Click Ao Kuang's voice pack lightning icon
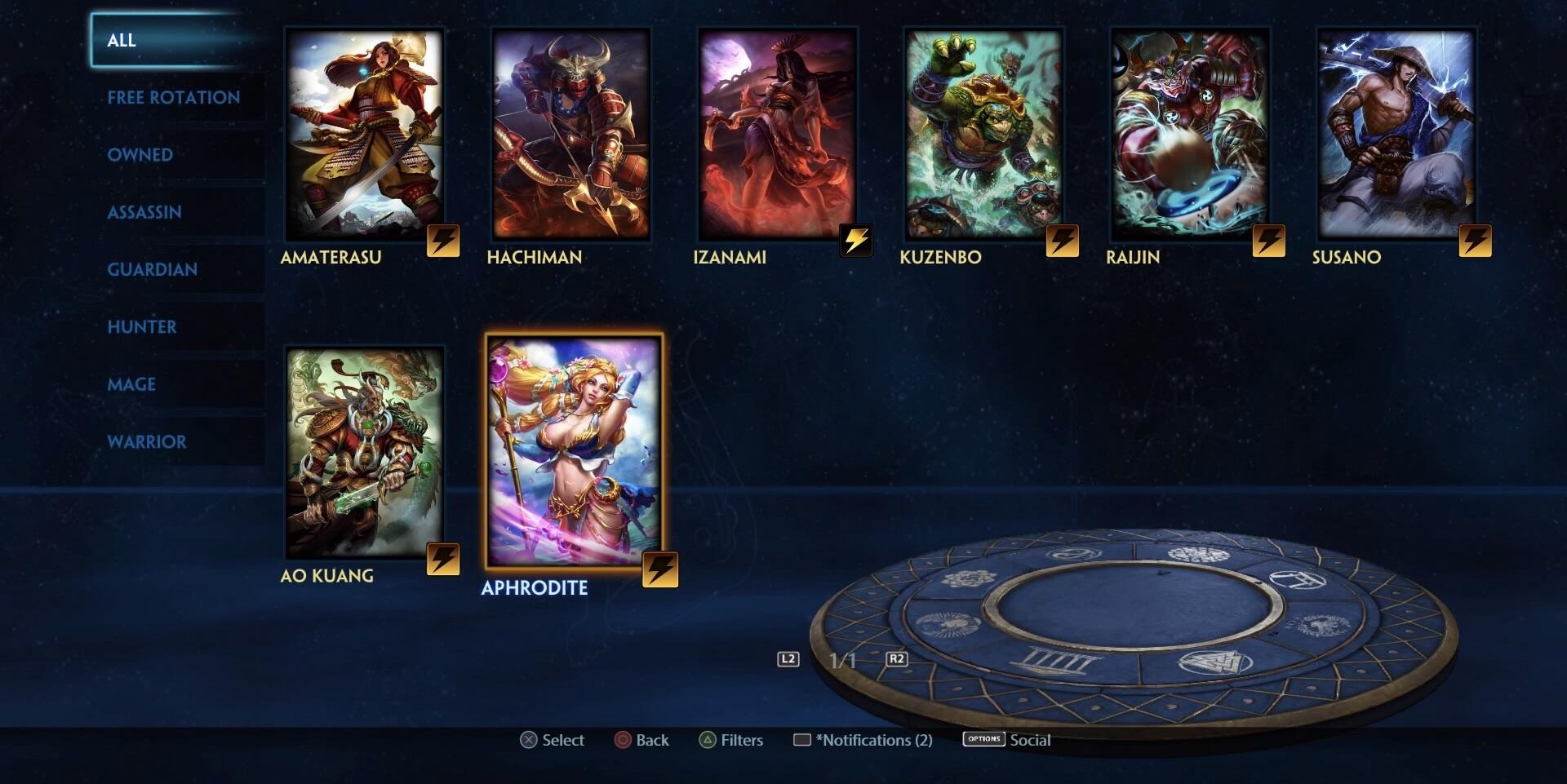The width and height of the screenshot is (1567, 784). (442, 559)
